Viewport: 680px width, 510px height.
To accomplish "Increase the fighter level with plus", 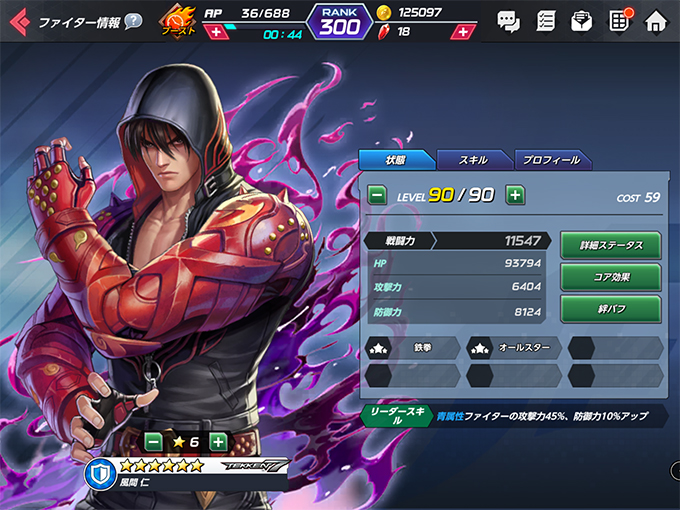I will [x=515, y=195].
